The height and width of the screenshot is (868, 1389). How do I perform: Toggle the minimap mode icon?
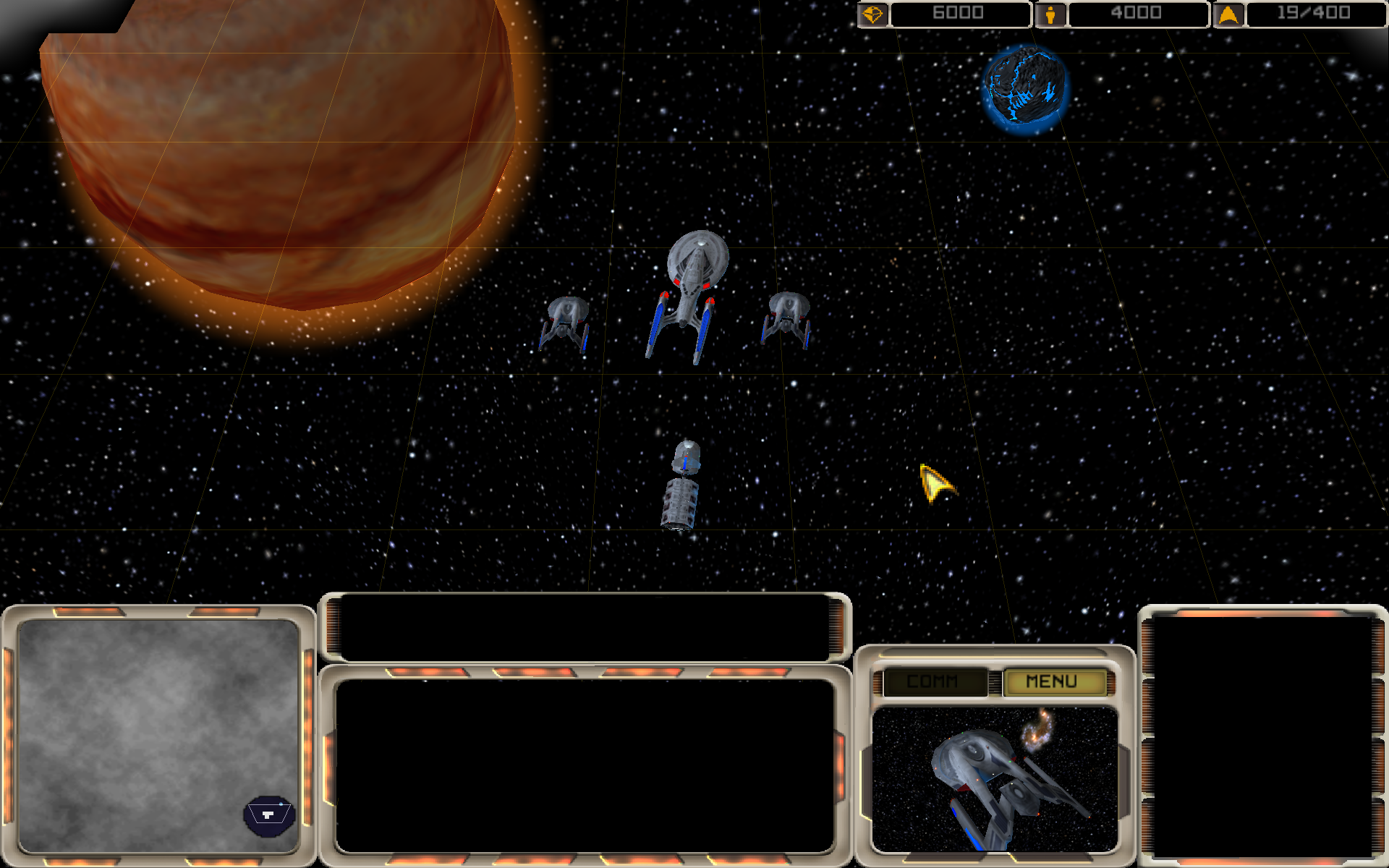268,815
